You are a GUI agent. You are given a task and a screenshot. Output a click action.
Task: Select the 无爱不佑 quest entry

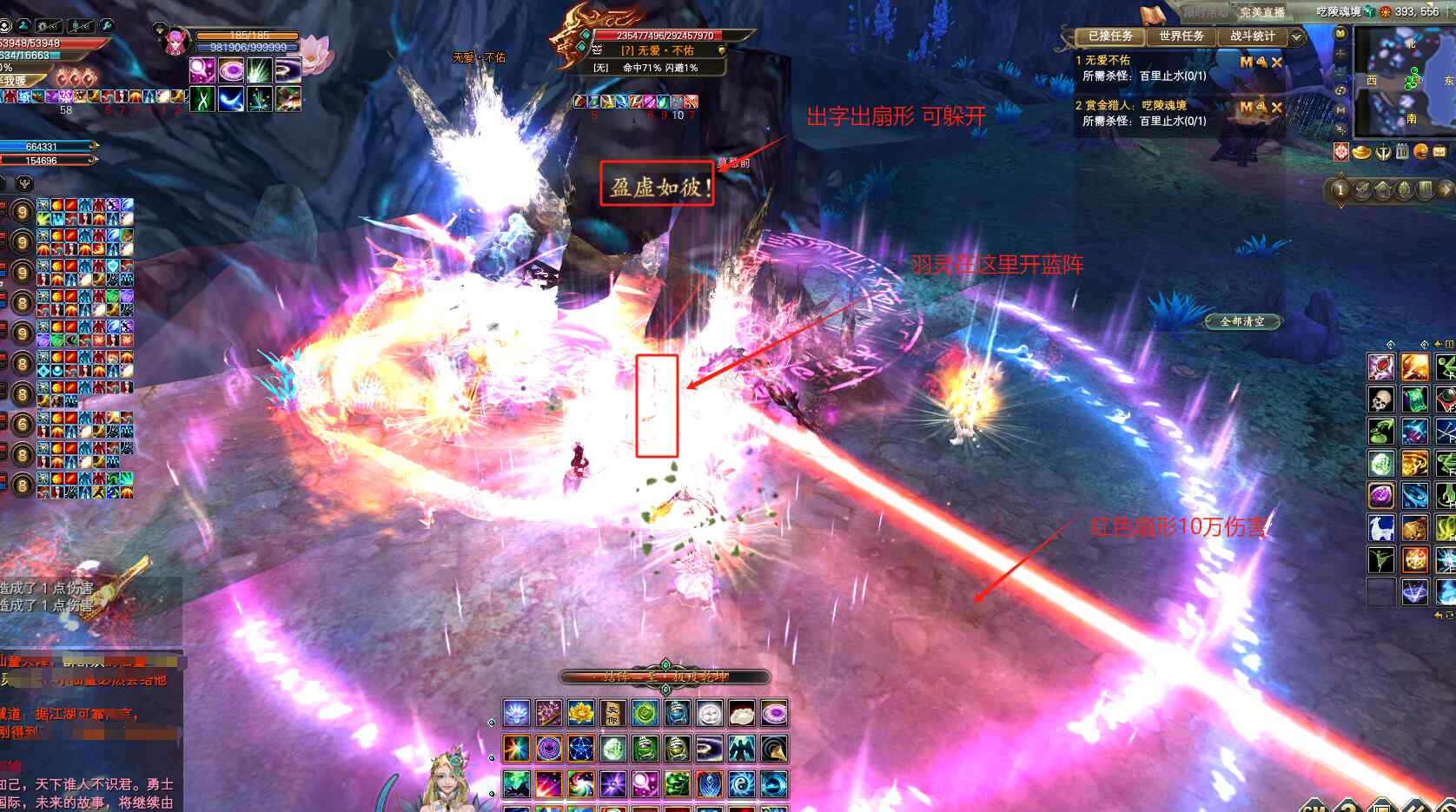[x=1108, y=61]
